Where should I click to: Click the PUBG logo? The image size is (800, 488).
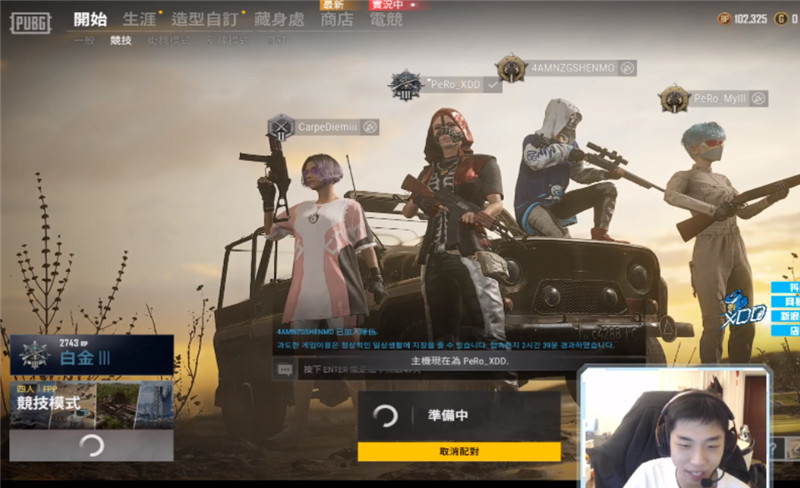pos(31,21)
